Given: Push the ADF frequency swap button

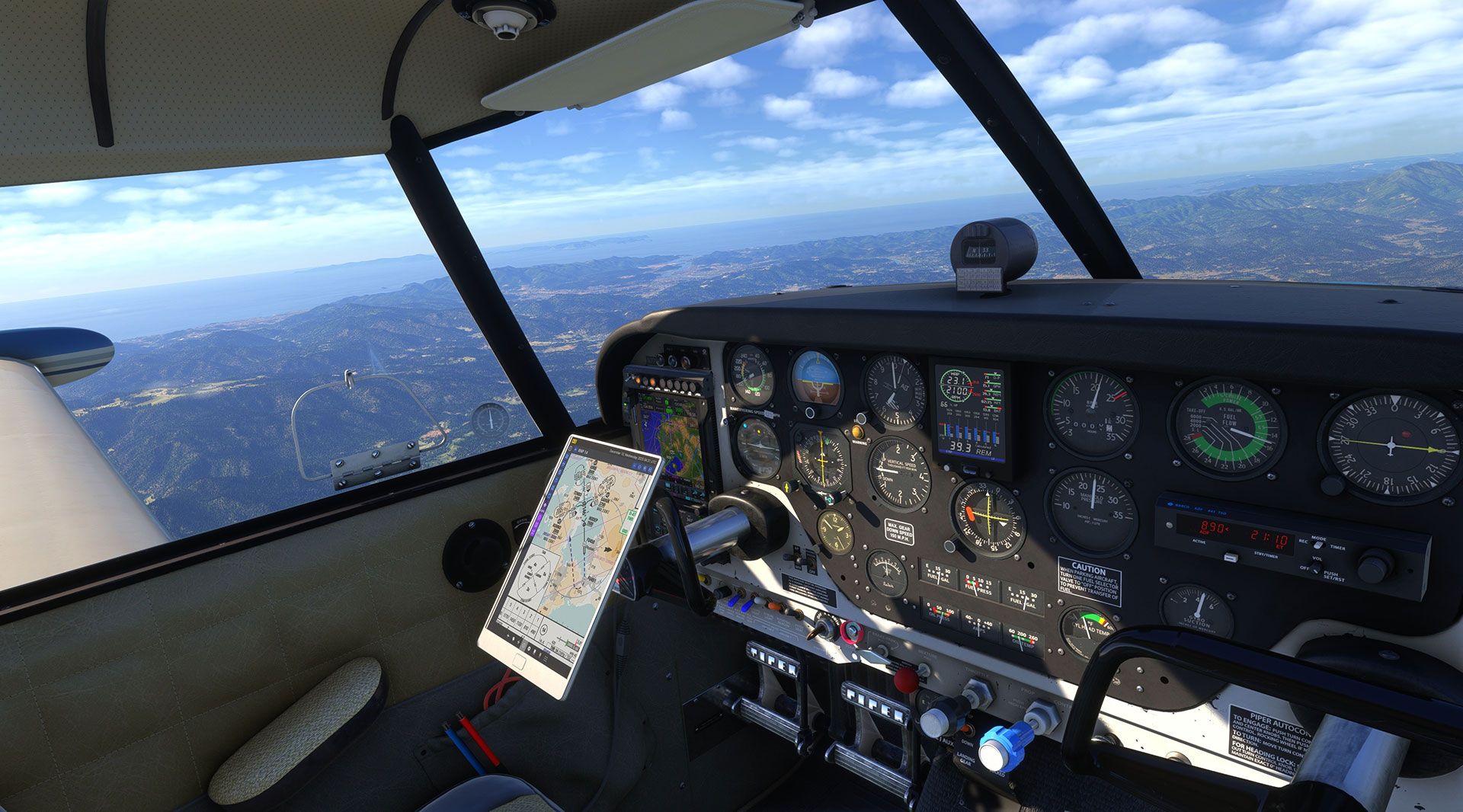Looking at the screenshot, I should click(x=1231, y=558).
